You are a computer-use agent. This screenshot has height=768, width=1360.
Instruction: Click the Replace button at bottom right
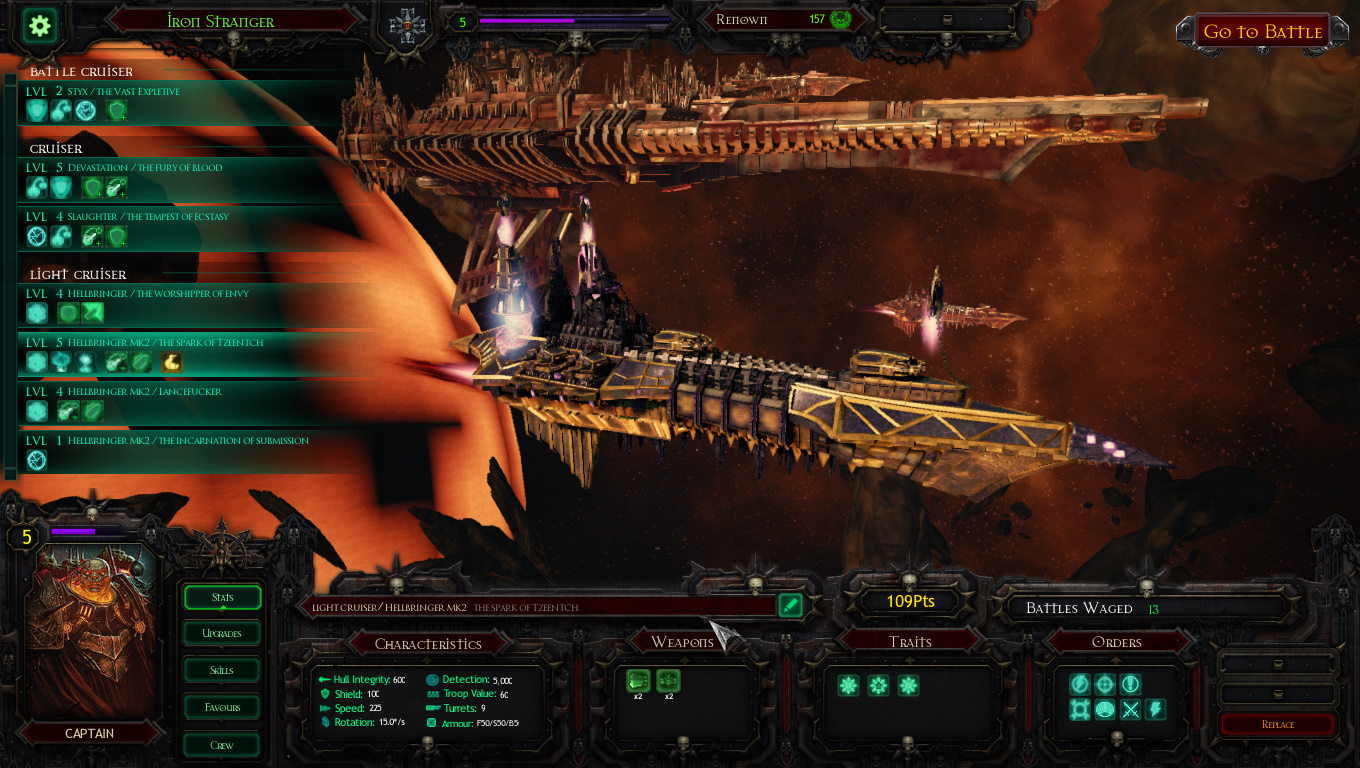[1277, 725]
